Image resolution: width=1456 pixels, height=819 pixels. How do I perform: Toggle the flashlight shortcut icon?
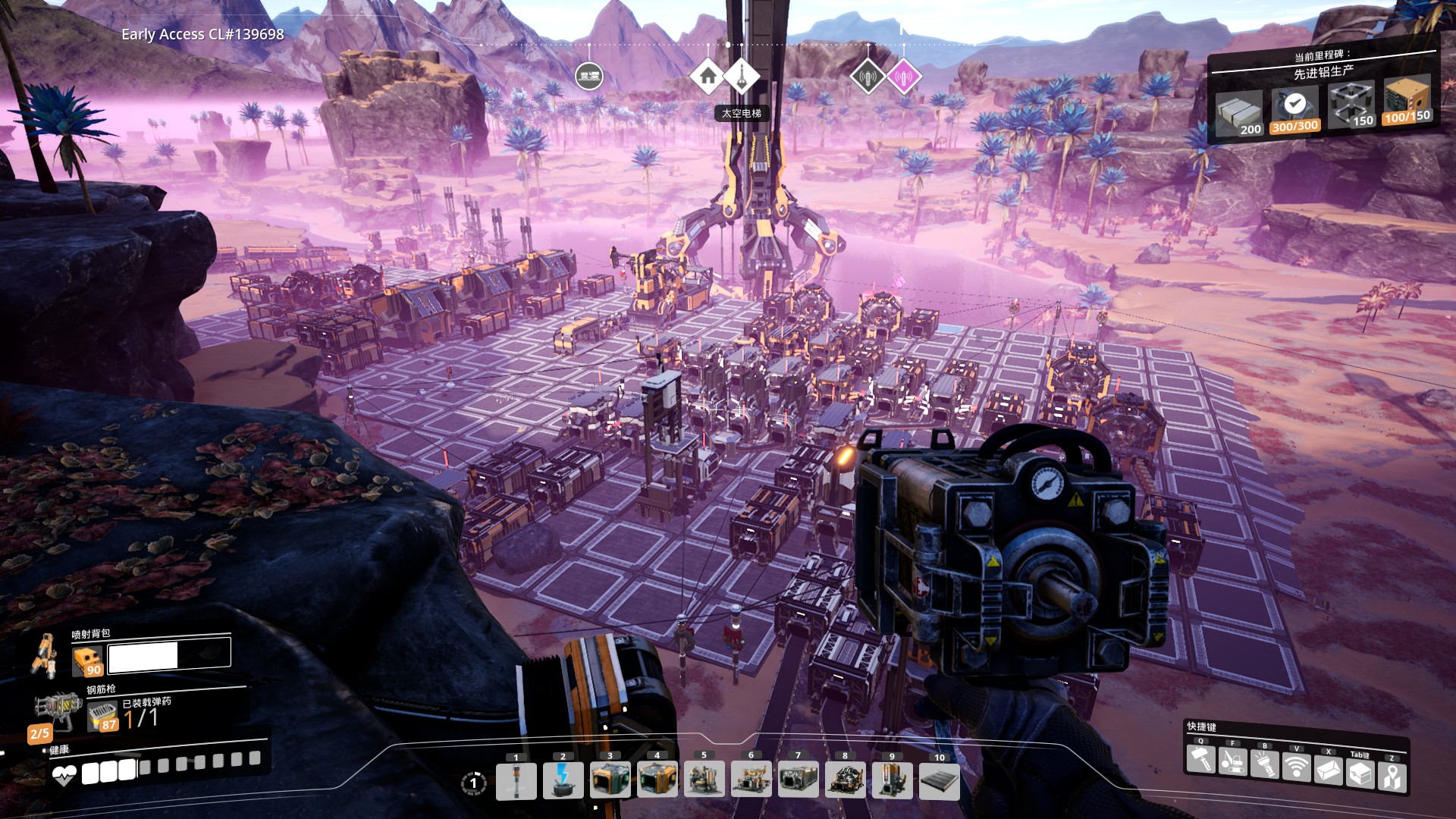click(x=1264, y=763)
